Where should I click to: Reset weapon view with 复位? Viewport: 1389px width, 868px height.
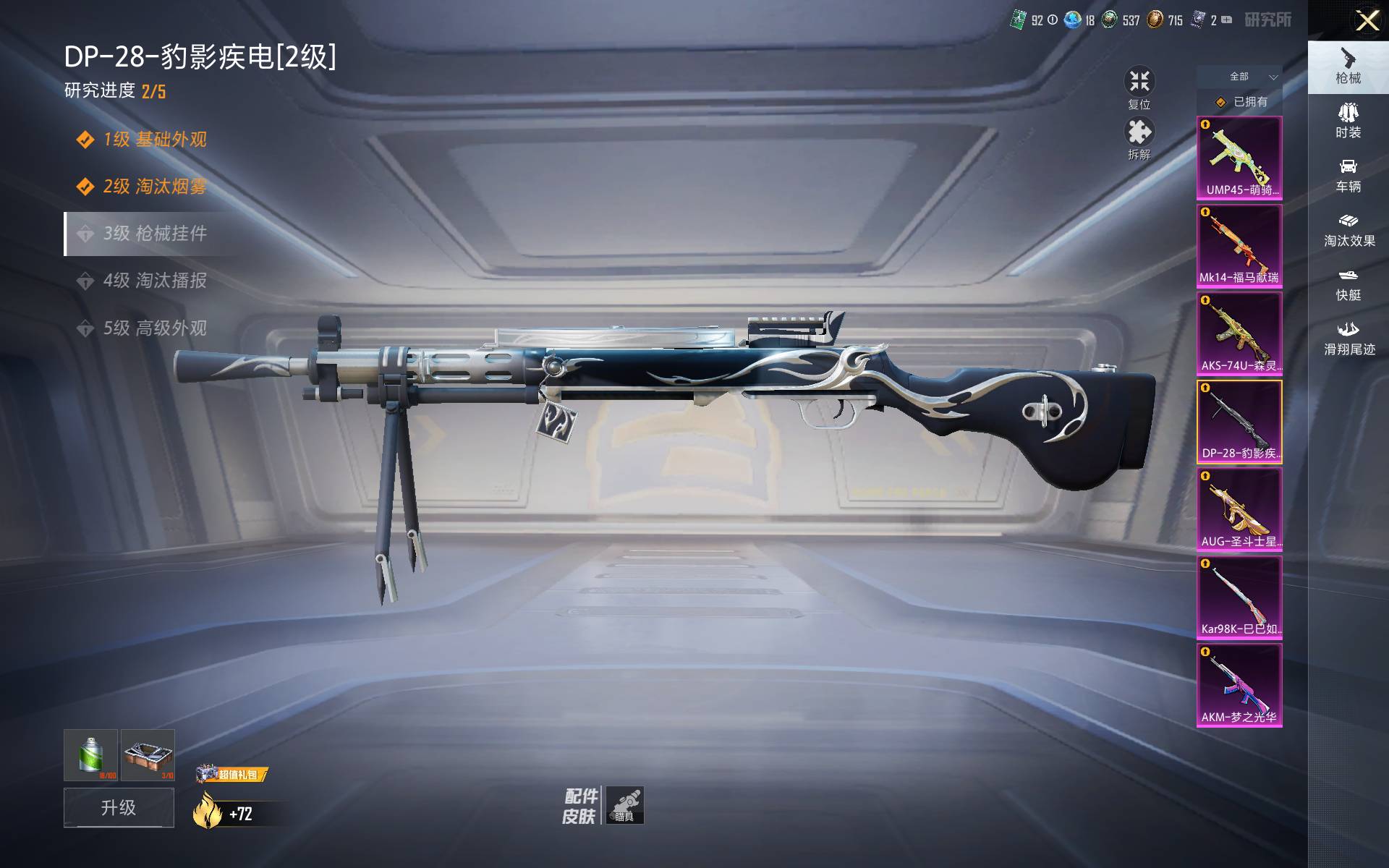pos(1139,88)
